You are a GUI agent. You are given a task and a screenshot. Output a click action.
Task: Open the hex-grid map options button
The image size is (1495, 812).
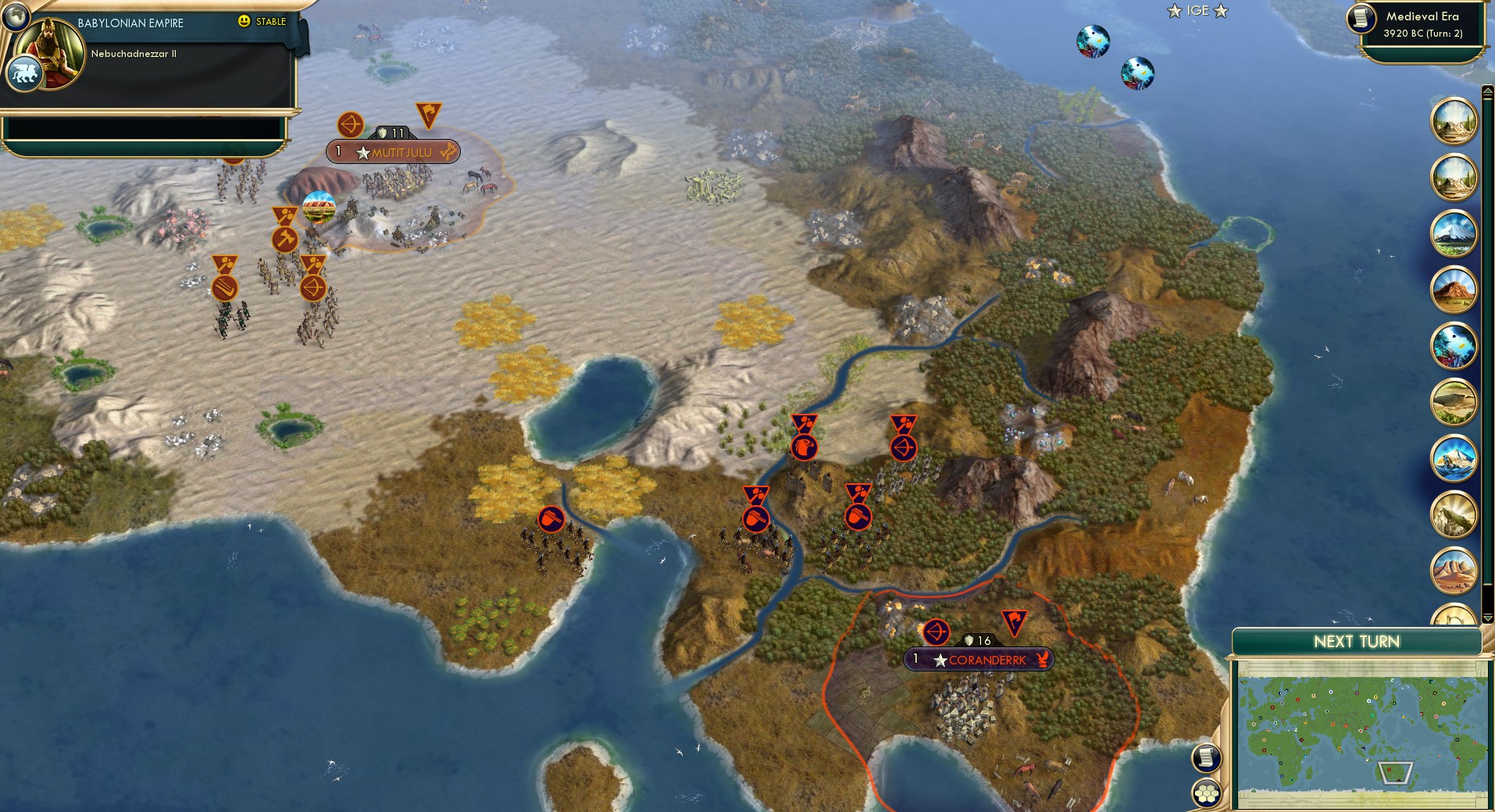click(1206, 792)
